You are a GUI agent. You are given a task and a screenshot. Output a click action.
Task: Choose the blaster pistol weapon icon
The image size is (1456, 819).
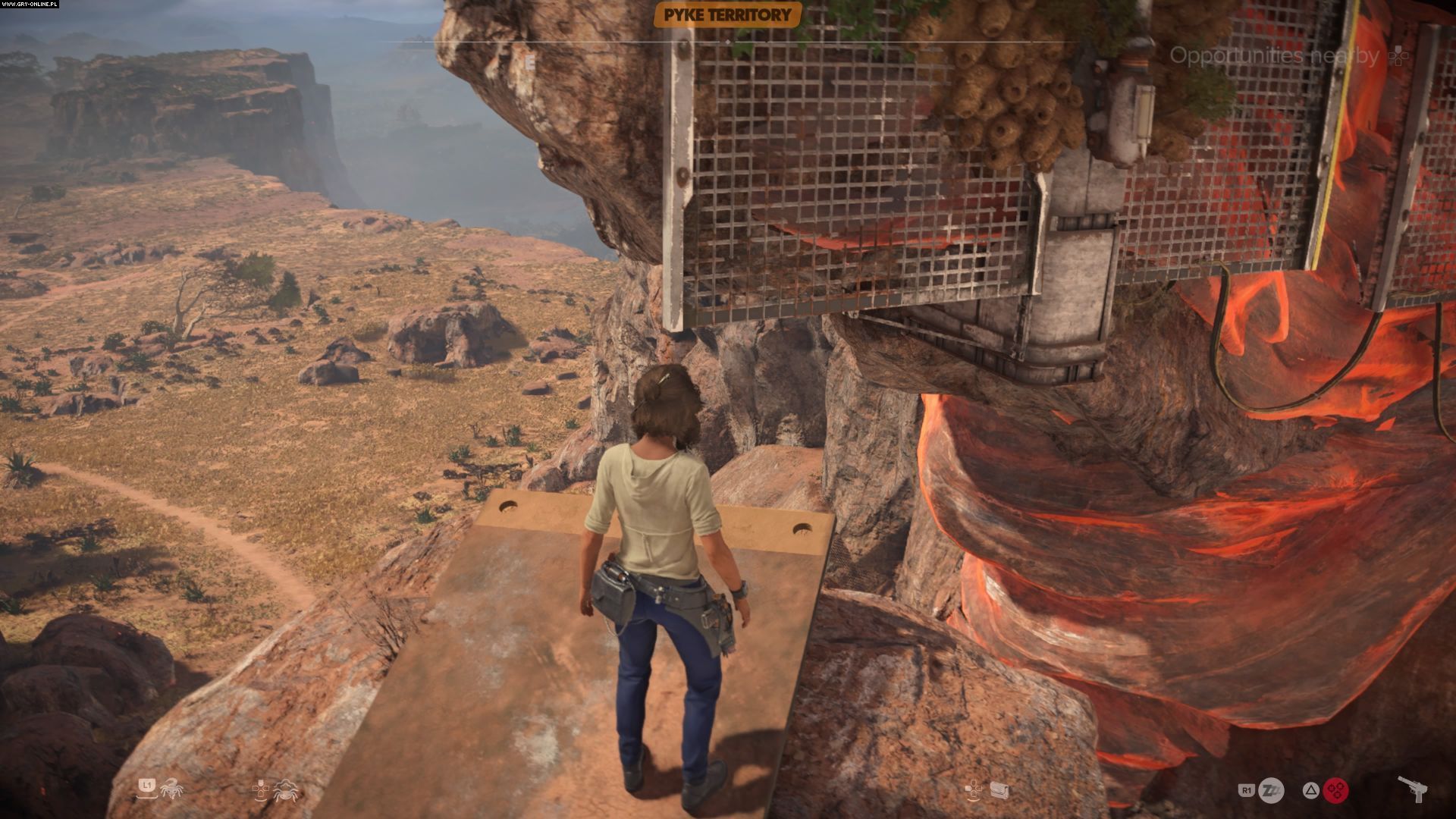click(1413, 789)
